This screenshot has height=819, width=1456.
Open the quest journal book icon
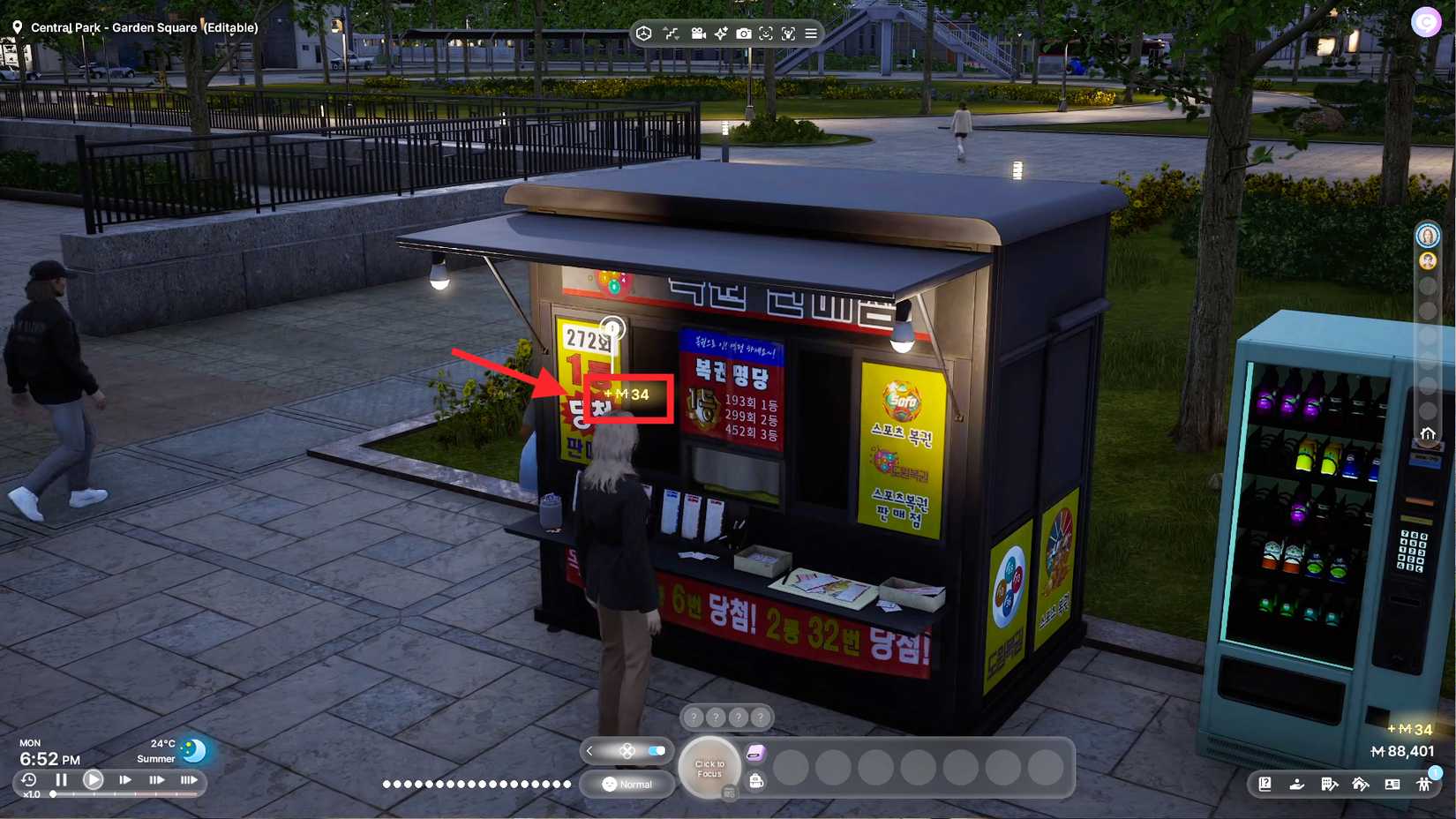coord(1265,785)
